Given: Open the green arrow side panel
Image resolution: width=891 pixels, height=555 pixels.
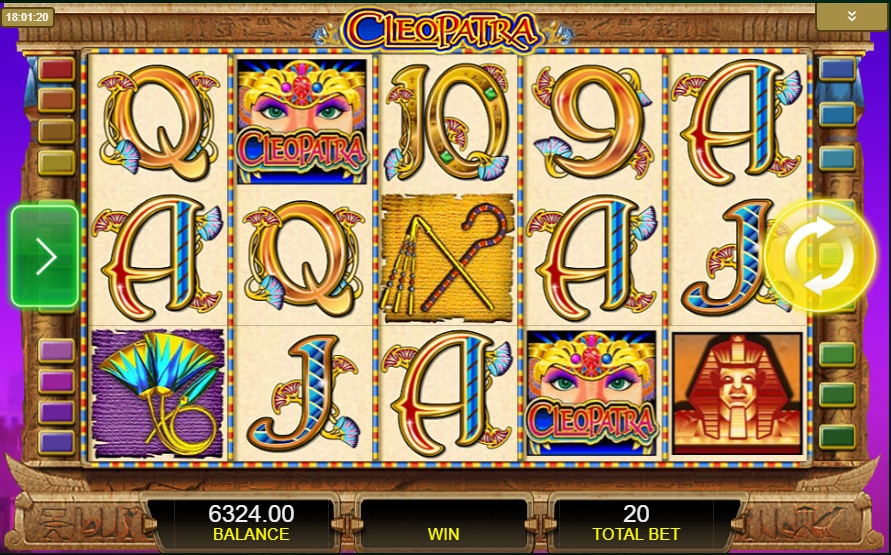Looking at the screenshot, I should pos(45,256).
